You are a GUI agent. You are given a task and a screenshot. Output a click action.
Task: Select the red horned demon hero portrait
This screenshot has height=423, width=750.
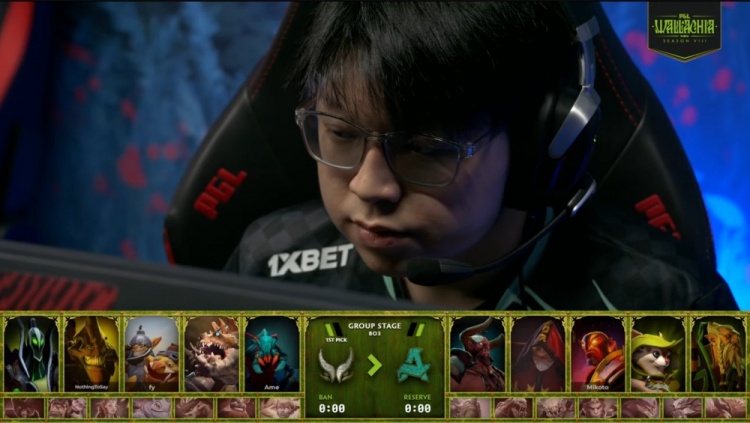pos(477,354)
